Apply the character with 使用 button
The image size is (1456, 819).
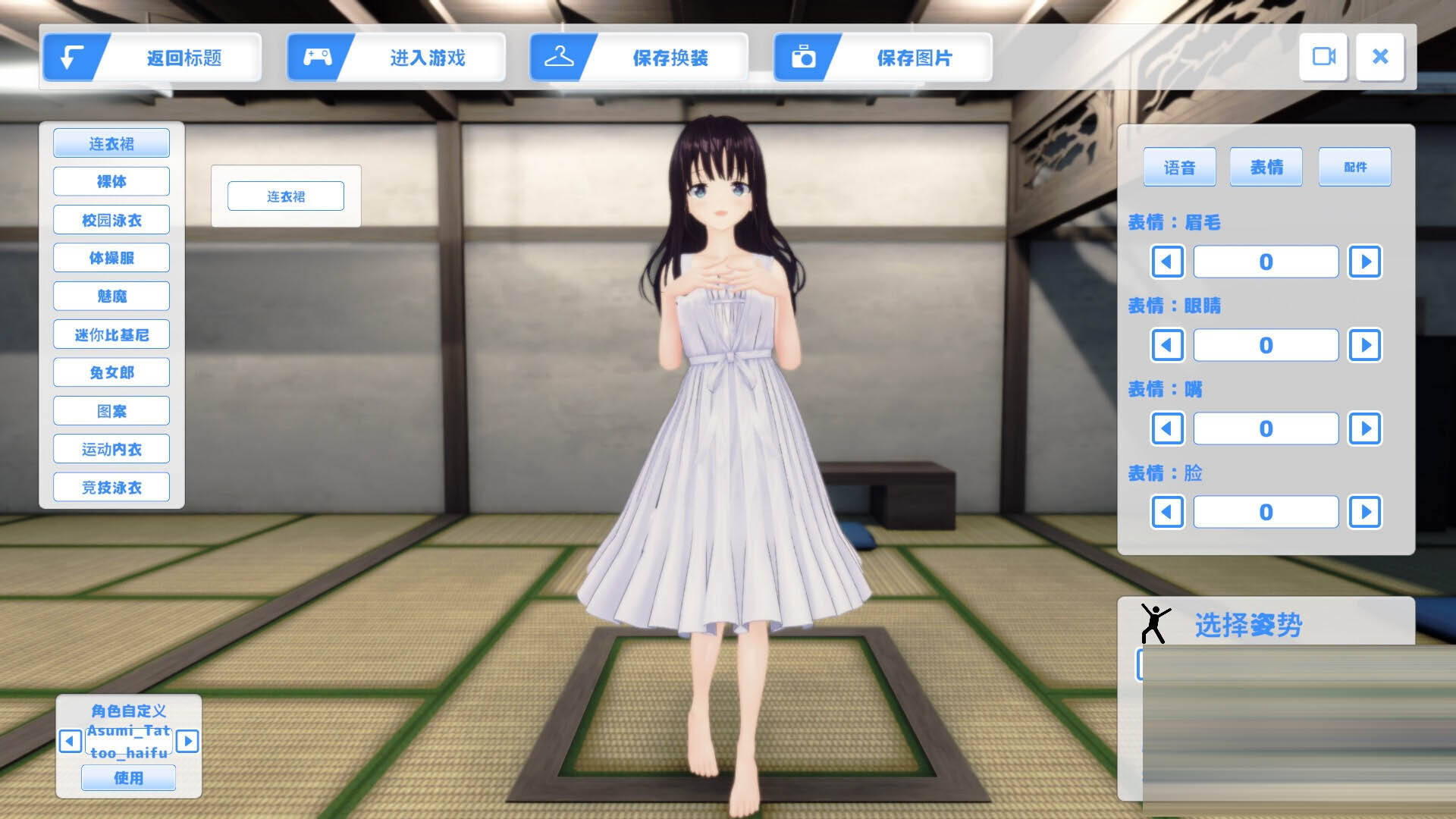tap(128, 778)
